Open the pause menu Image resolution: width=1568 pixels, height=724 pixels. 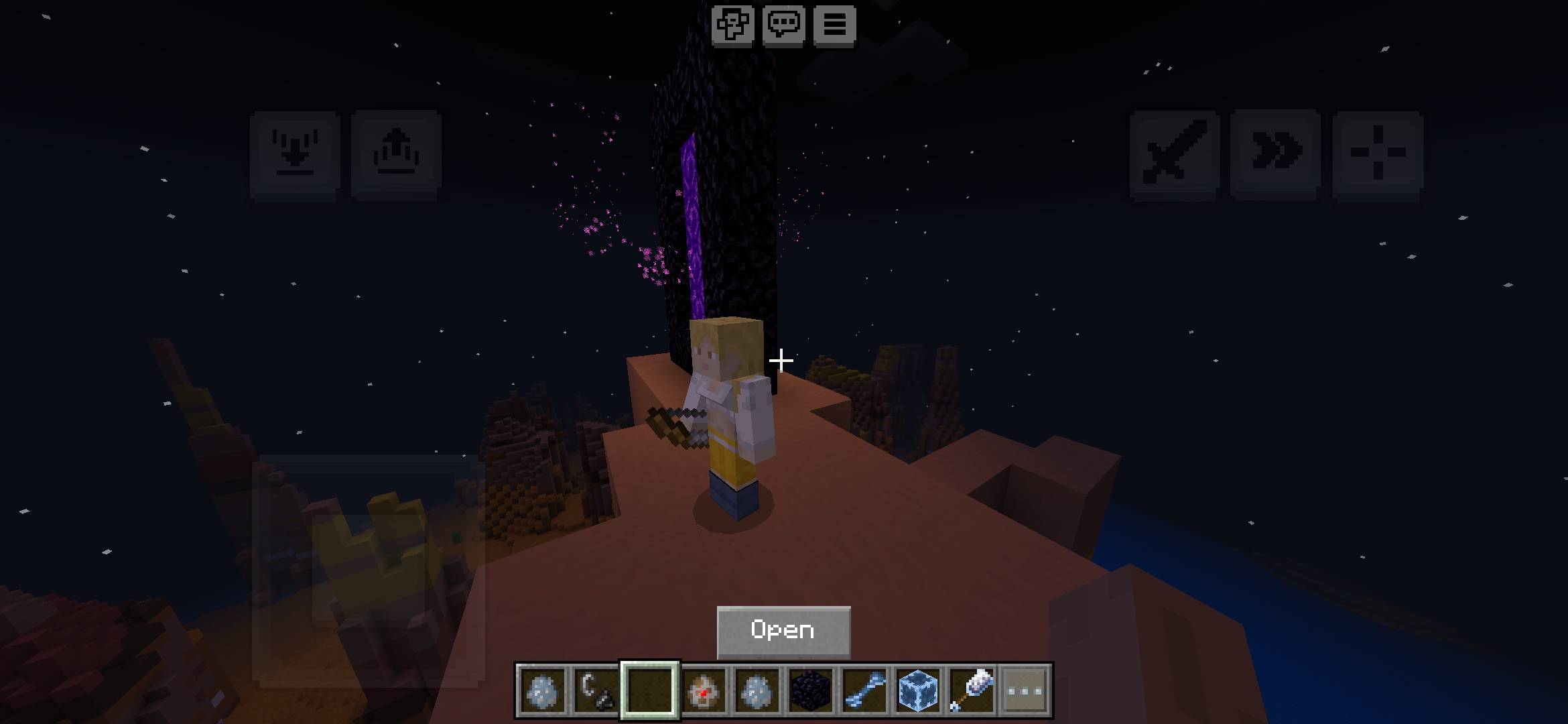pyautogui.click(x=834, y=25)
